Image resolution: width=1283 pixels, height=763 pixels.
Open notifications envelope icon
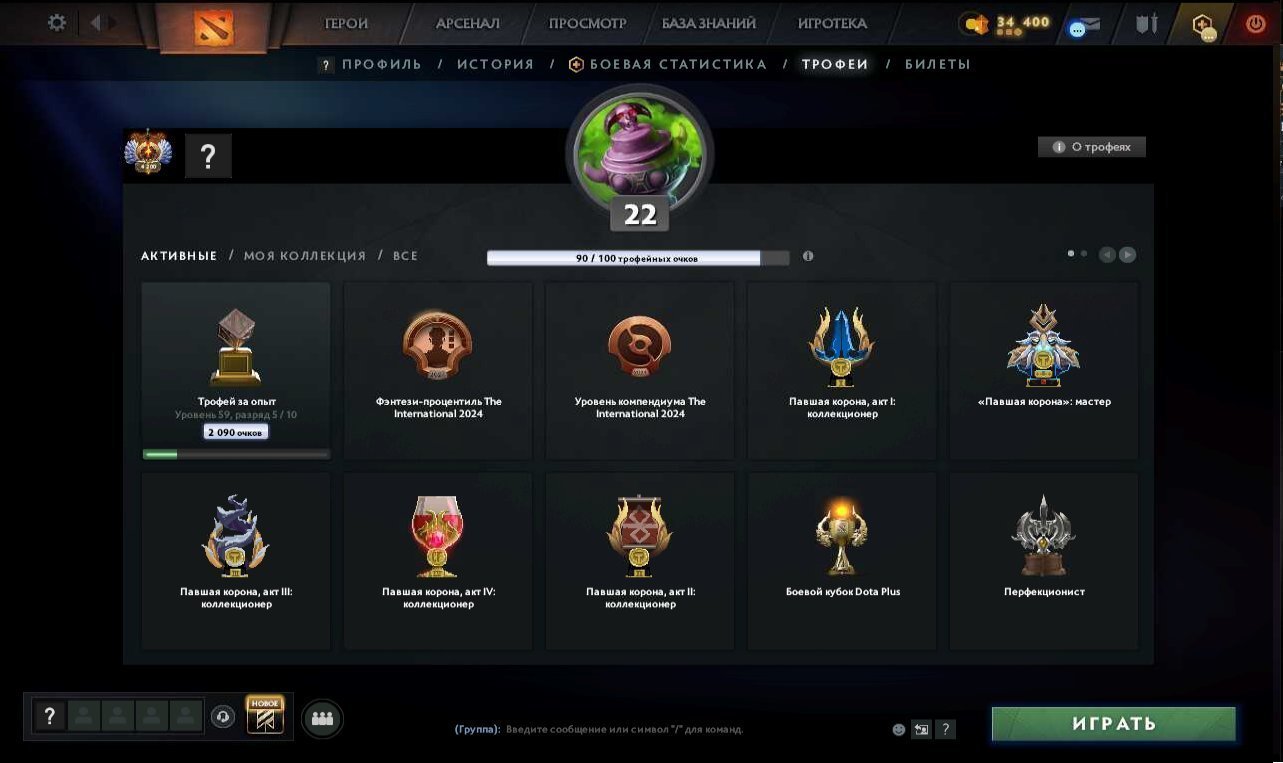click(1083, 23)
